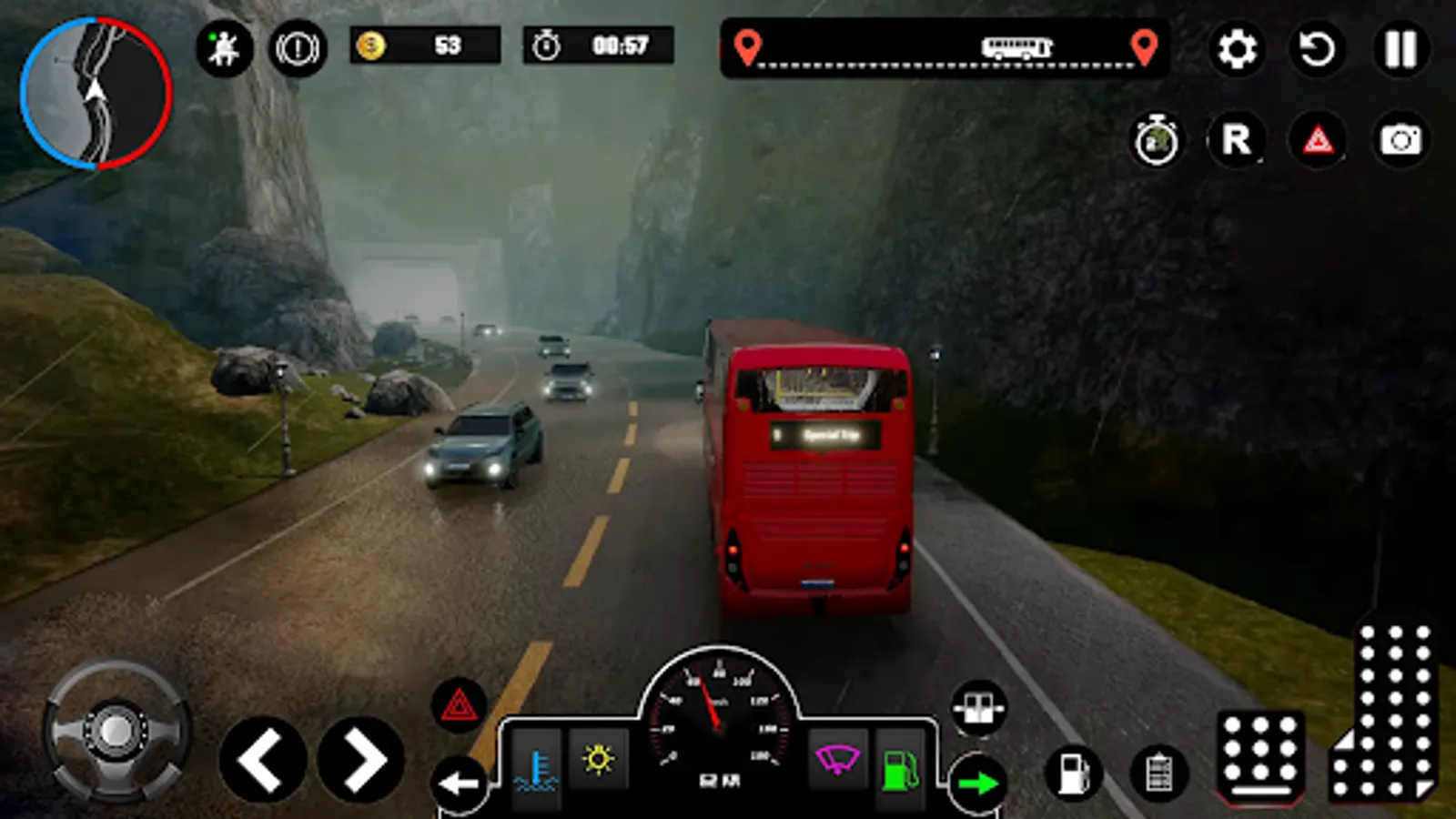Image resolution: width=1456 pixels, height=819 pixels.
Task: Open the bus doors button
Action: click(979, 708)
